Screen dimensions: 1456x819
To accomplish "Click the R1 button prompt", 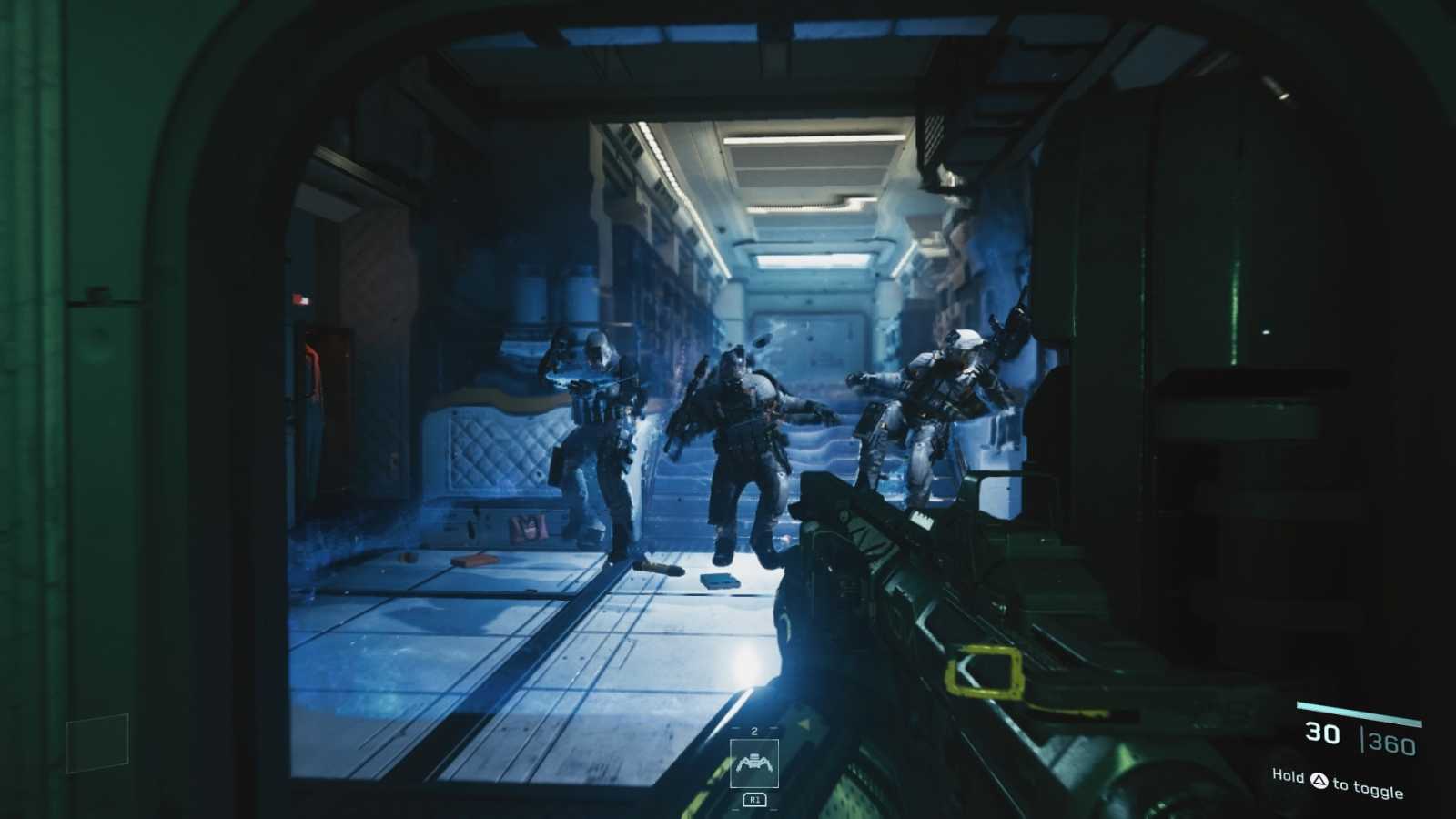I will pos(755,800).
